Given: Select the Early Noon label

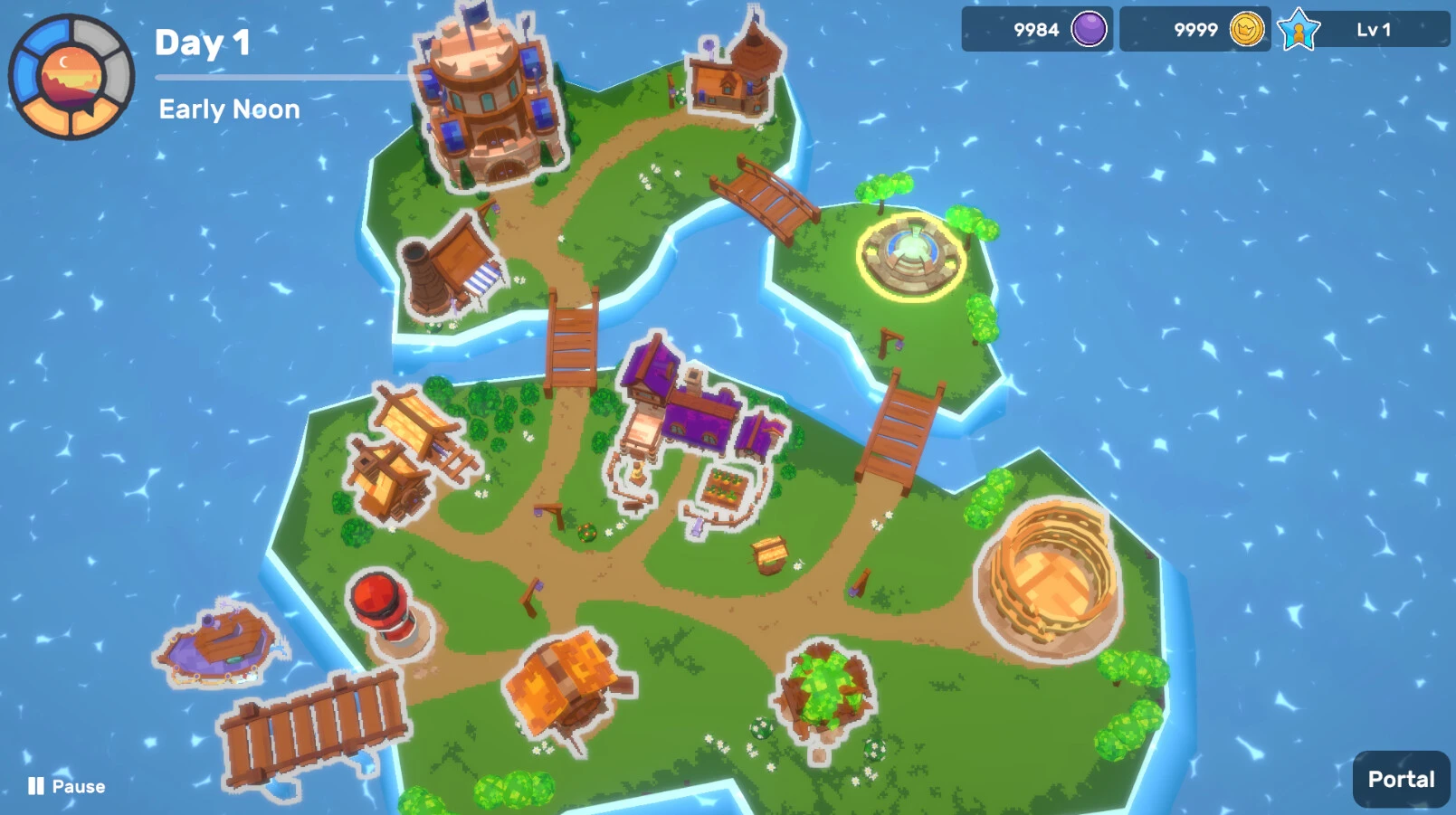Looking at the screenshot, I should point(229,109).
